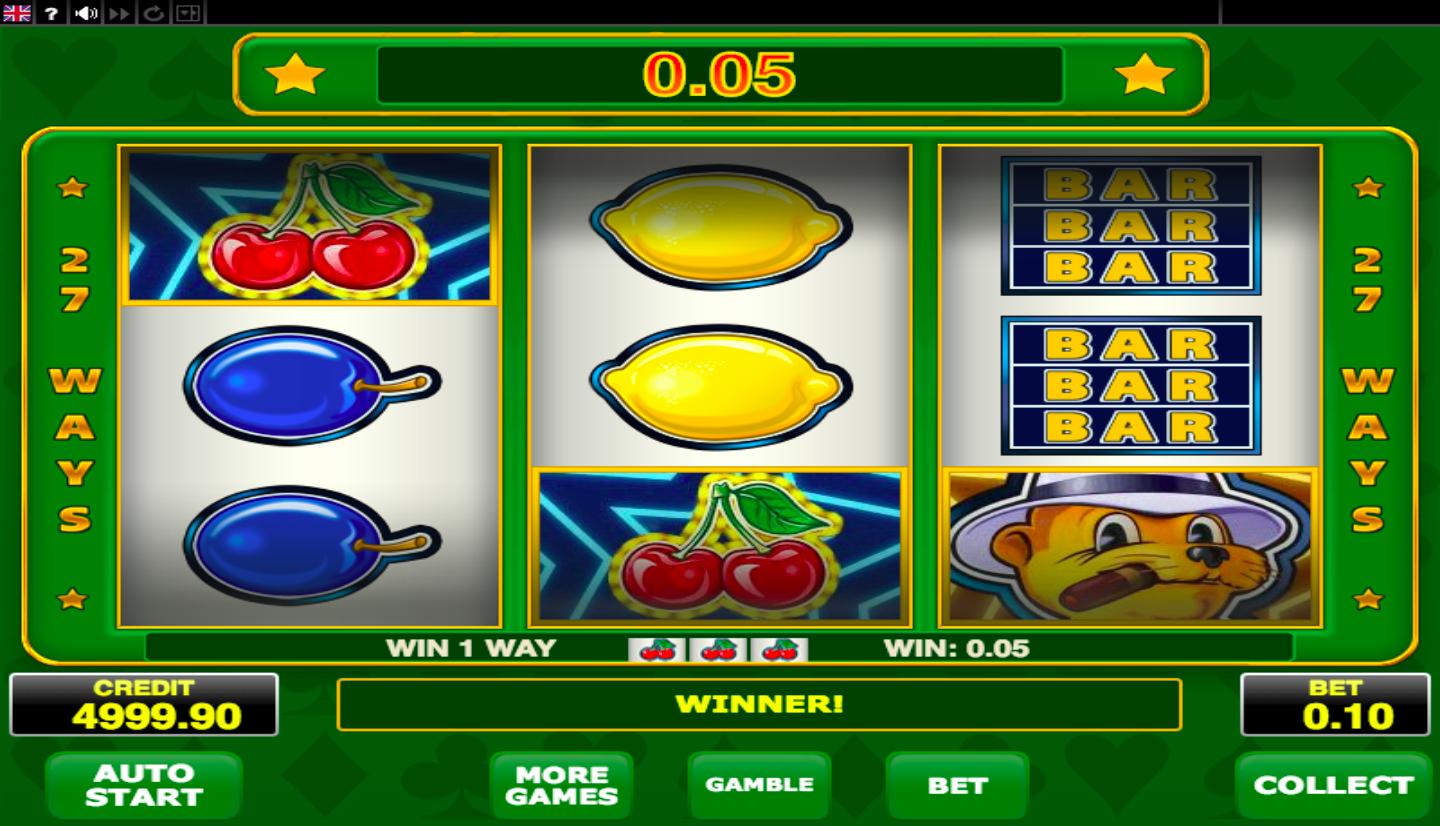Collect the 0.05 win
Image resolution: width=1440 pixels, height=826 pixels.
click(1333, 785)
